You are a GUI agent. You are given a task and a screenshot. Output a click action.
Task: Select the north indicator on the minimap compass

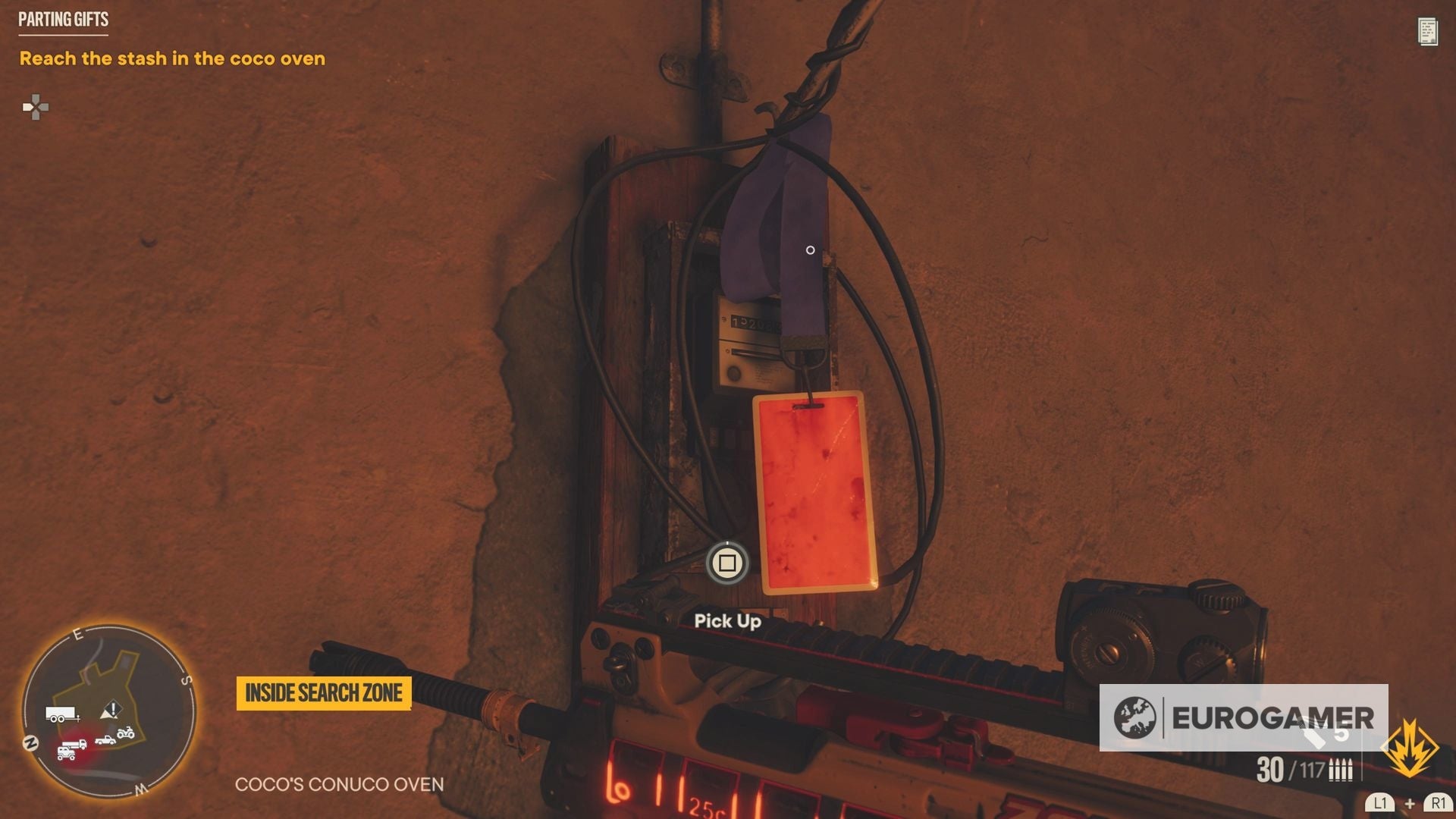(x=31, y=742)
